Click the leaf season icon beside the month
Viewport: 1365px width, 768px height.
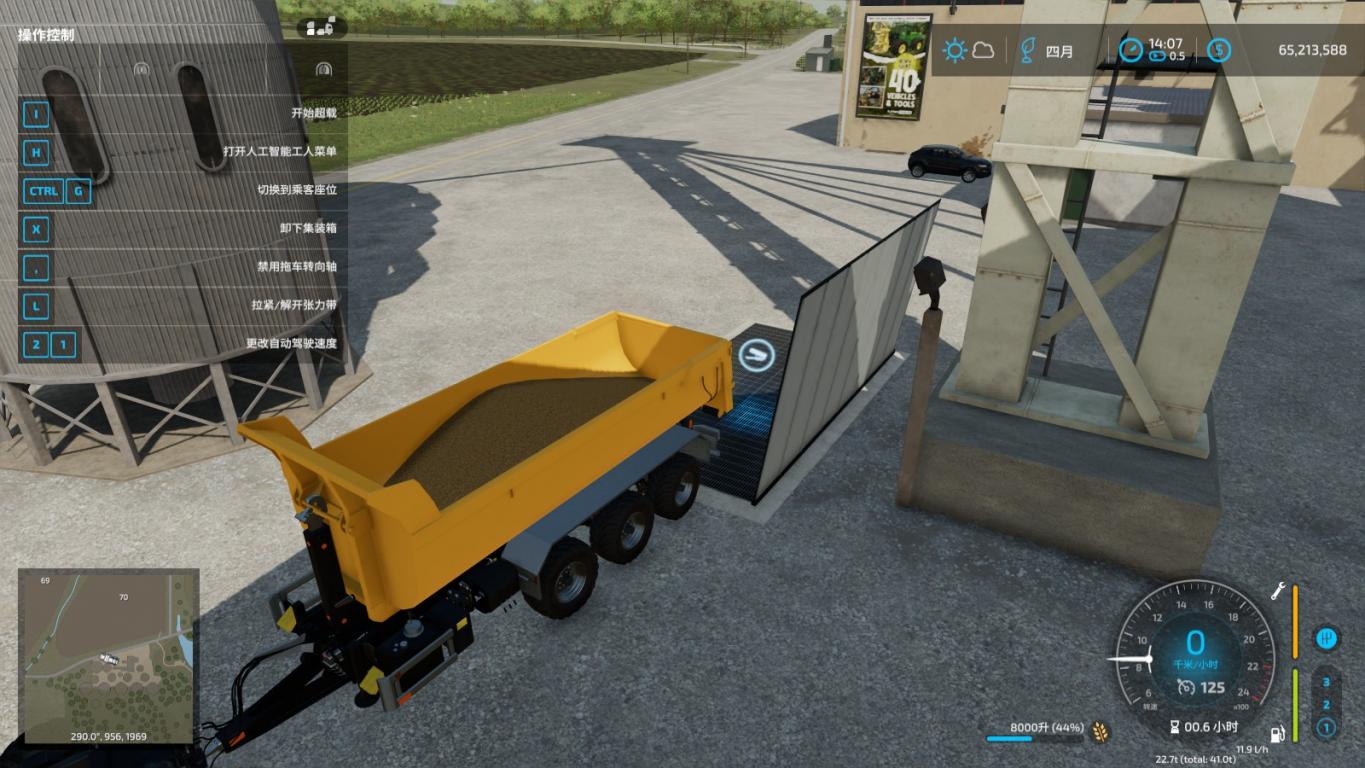pos(1027,50)
